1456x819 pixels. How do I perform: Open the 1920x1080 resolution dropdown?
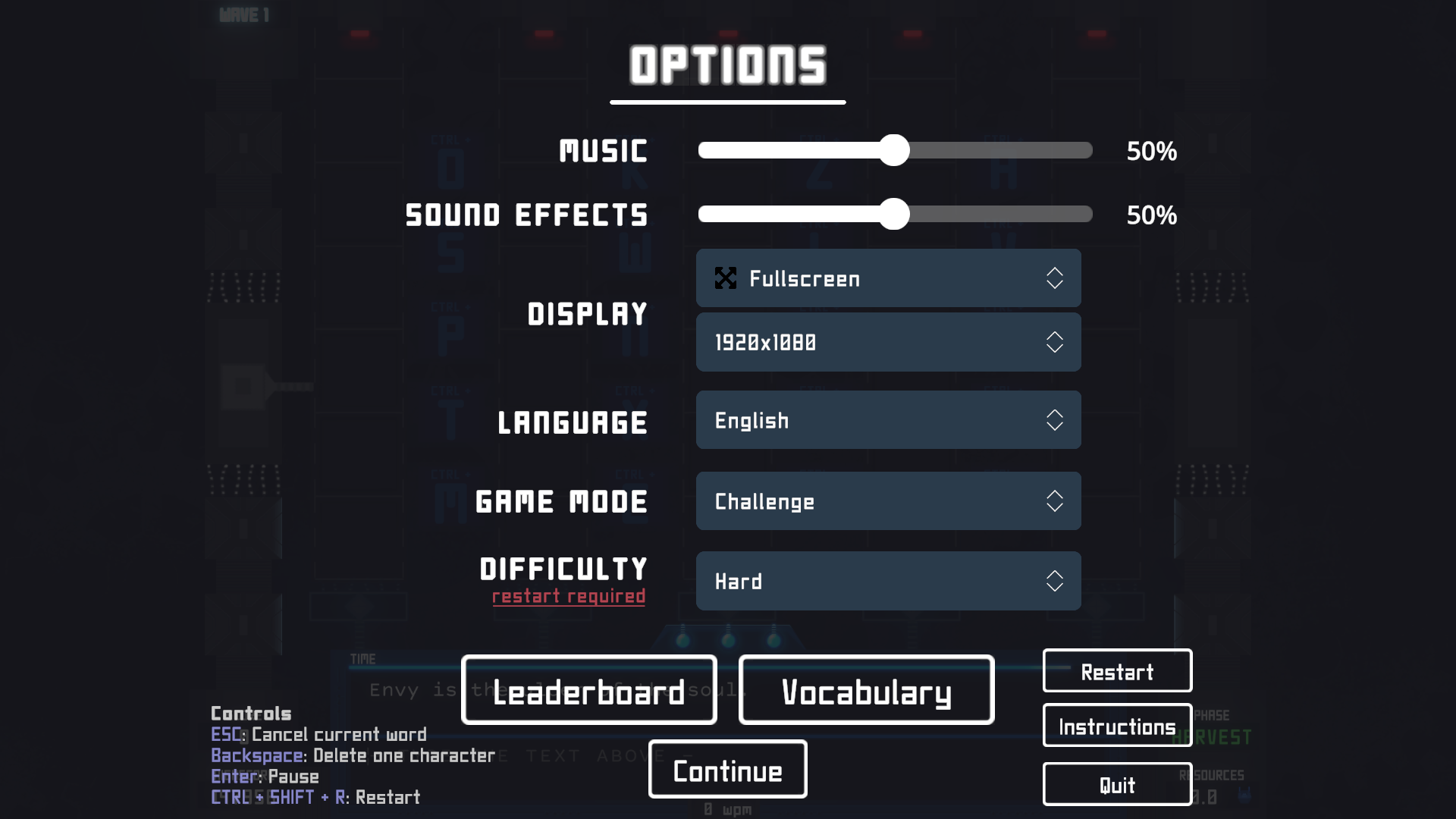(888, 343)
